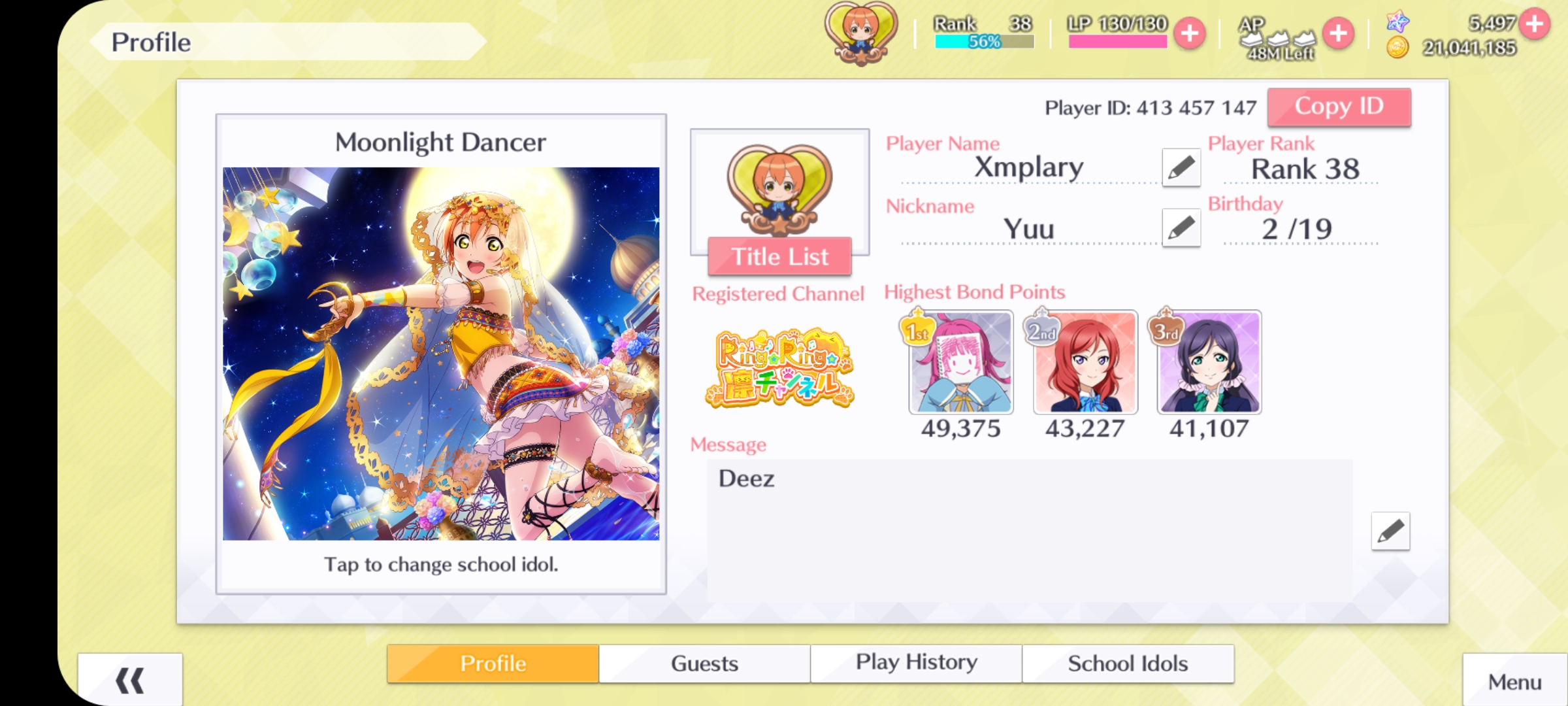The width and height of the screenshot is (1568, 706).
Task: Tap Moonlight Dancer card to change school idol
Action: (x=441, y=353)
